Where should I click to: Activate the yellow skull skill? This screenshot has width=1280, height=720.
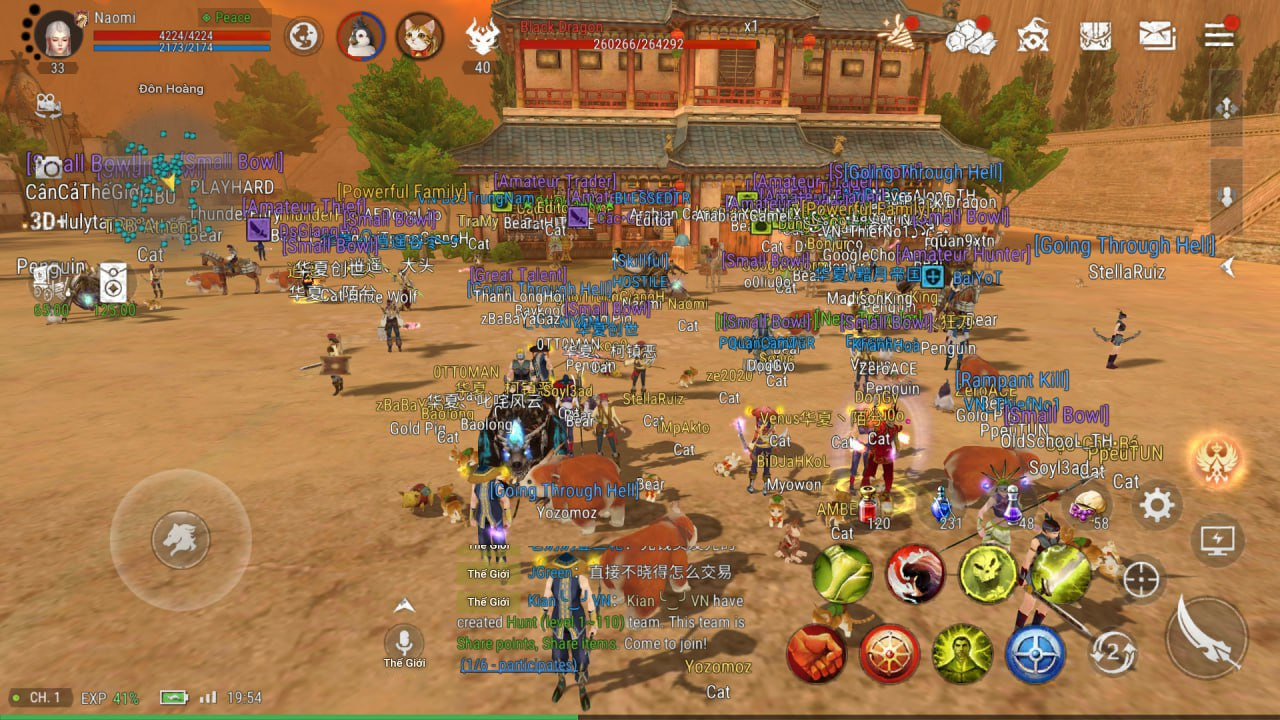tap(988, 574)
